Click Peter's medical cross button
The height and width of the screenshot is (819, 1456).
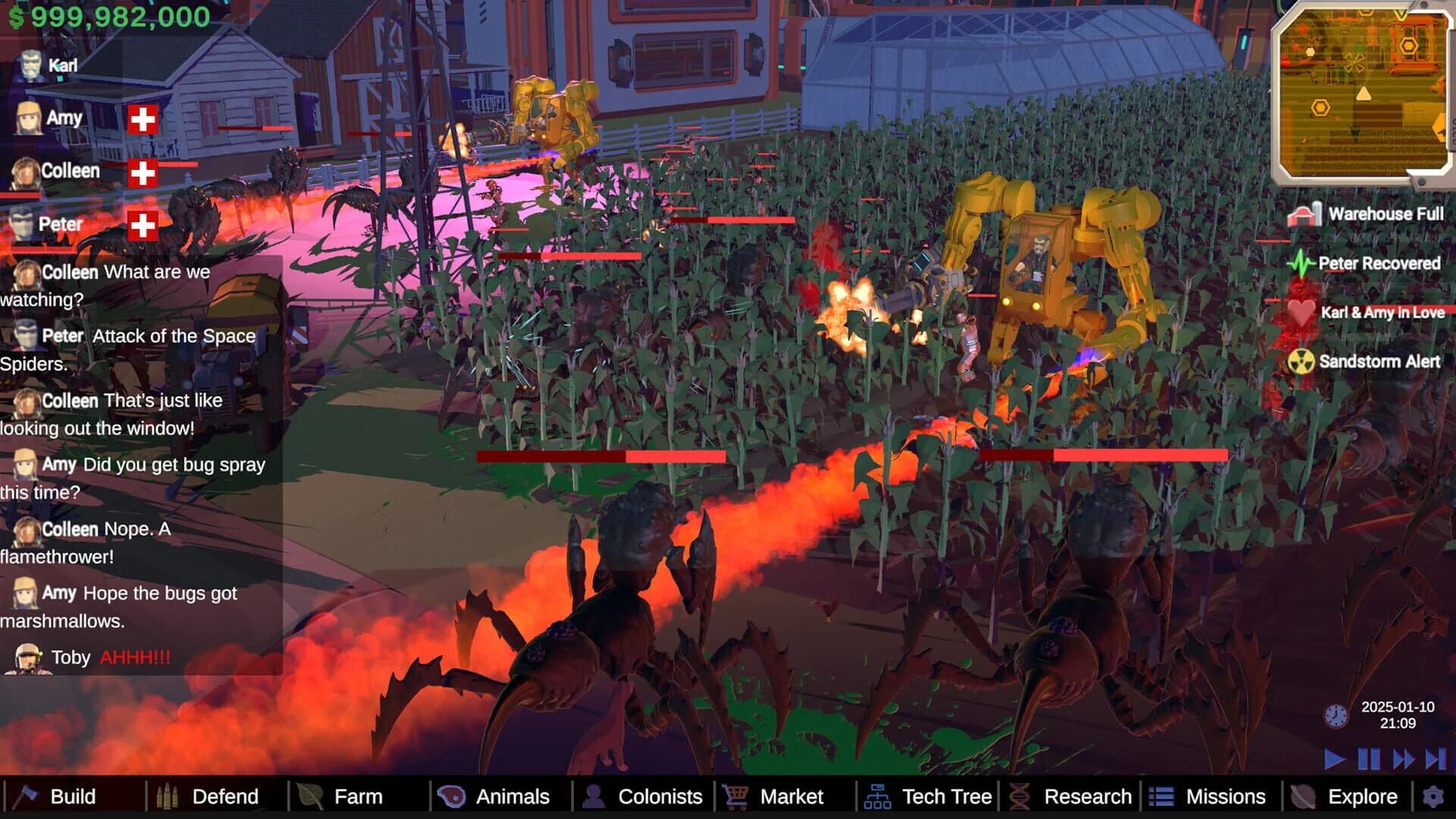point(142,224)
